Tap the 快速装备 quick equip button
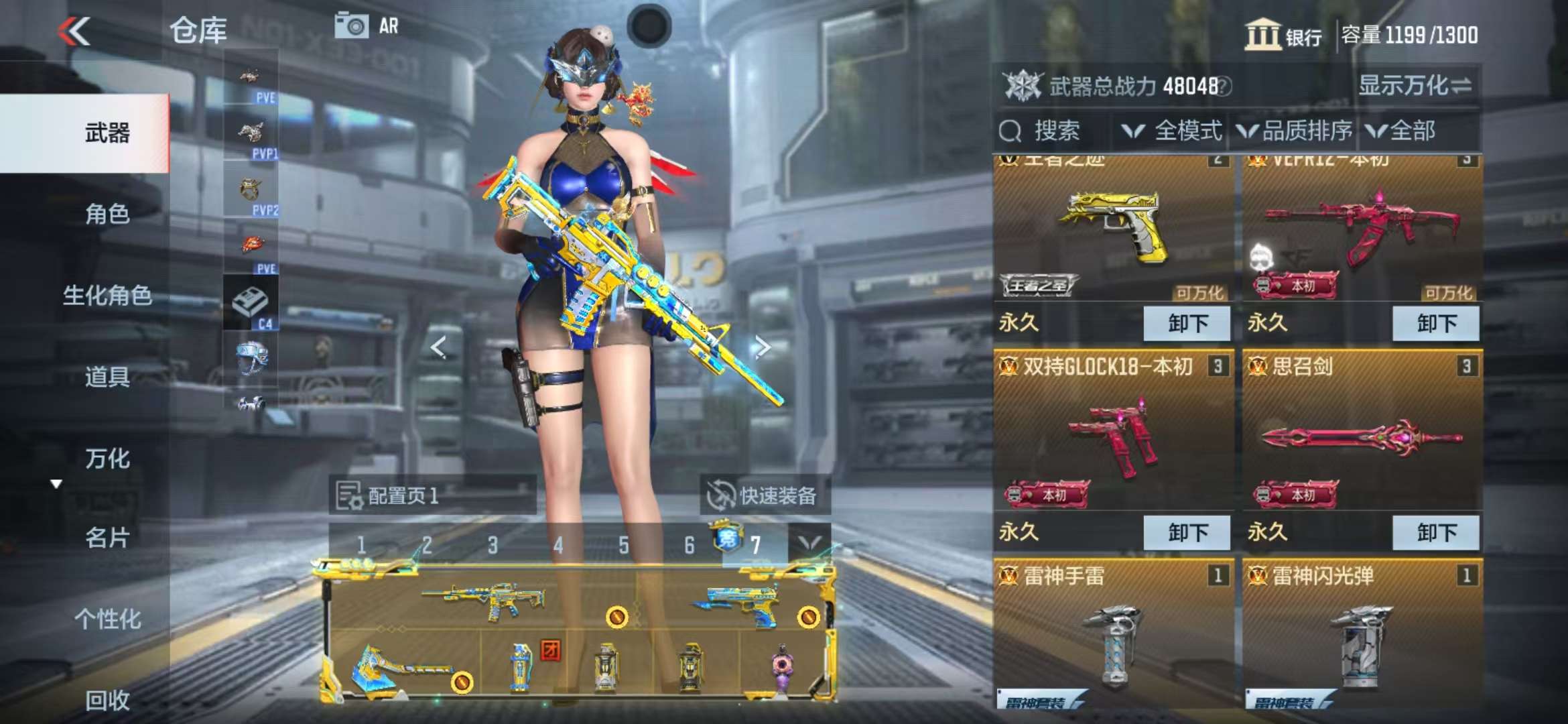1568x724 pixels. click(764, 495)
